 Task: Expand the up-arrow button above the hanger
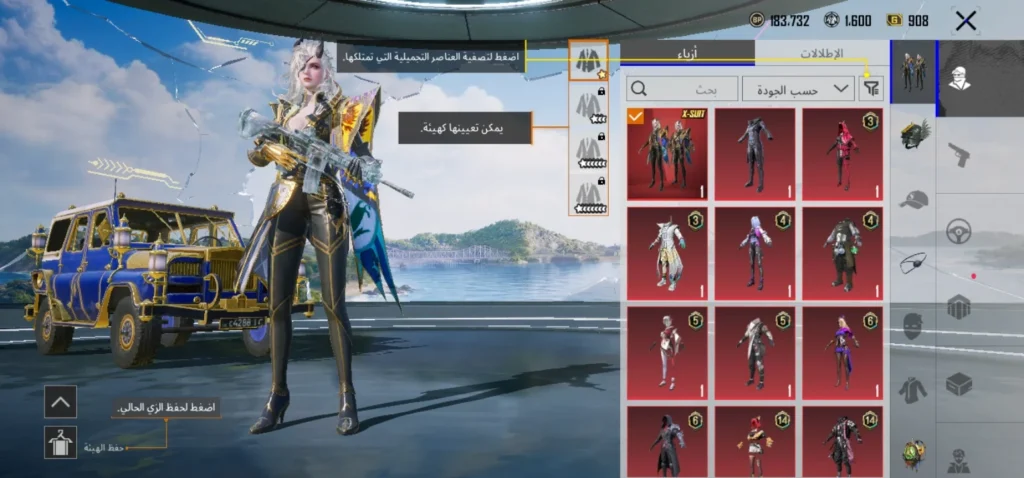click(60, 402)
